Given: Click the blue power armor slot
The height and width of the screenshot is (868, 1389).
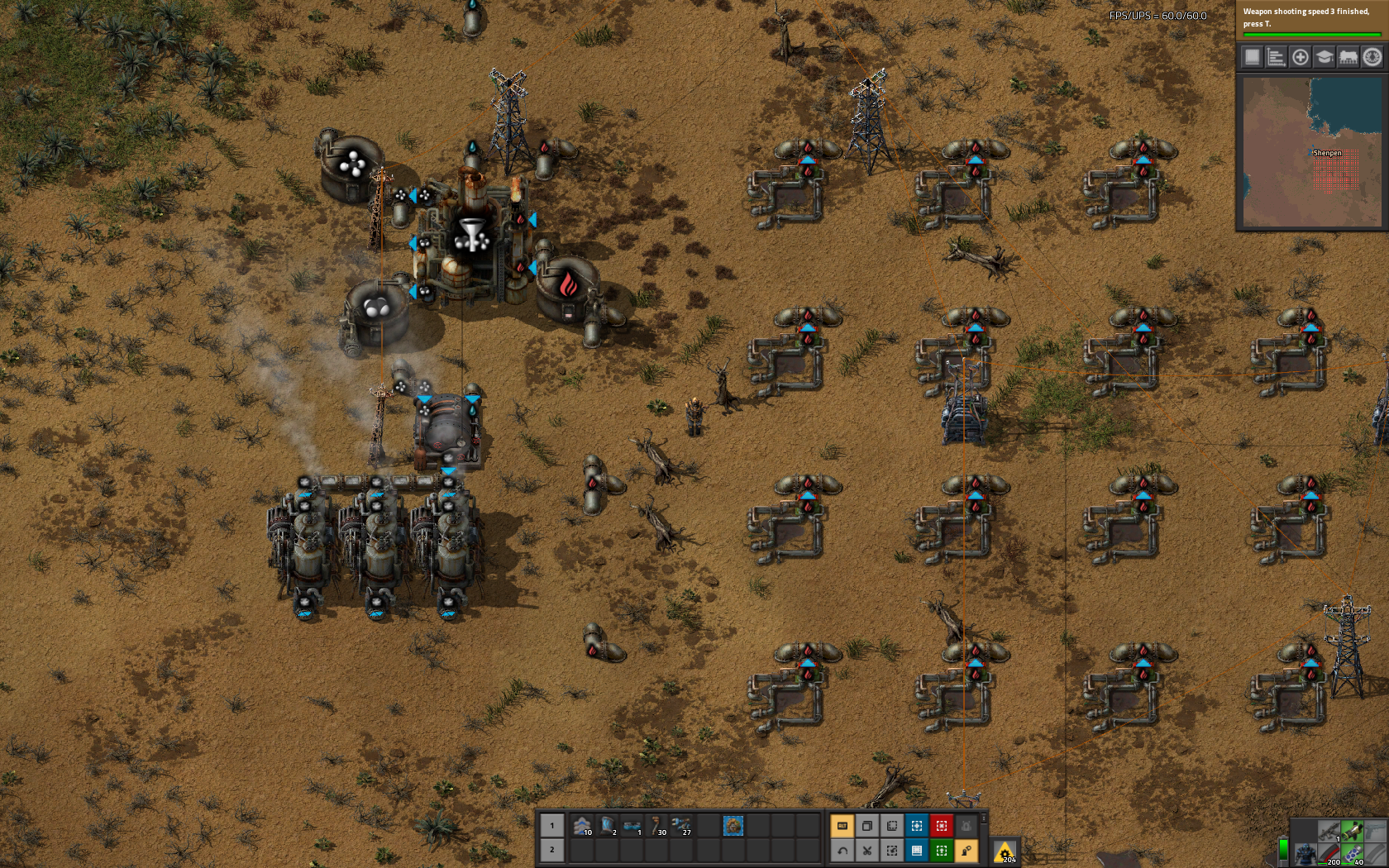Looking at the screenshot, I should point(1305,854).
